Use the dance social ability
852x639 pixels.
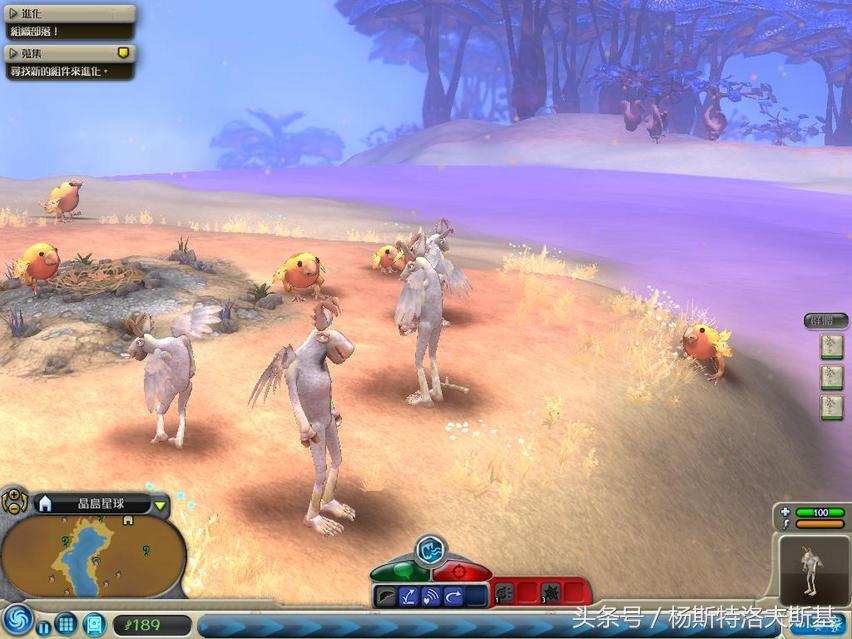[x=410, y=596]
